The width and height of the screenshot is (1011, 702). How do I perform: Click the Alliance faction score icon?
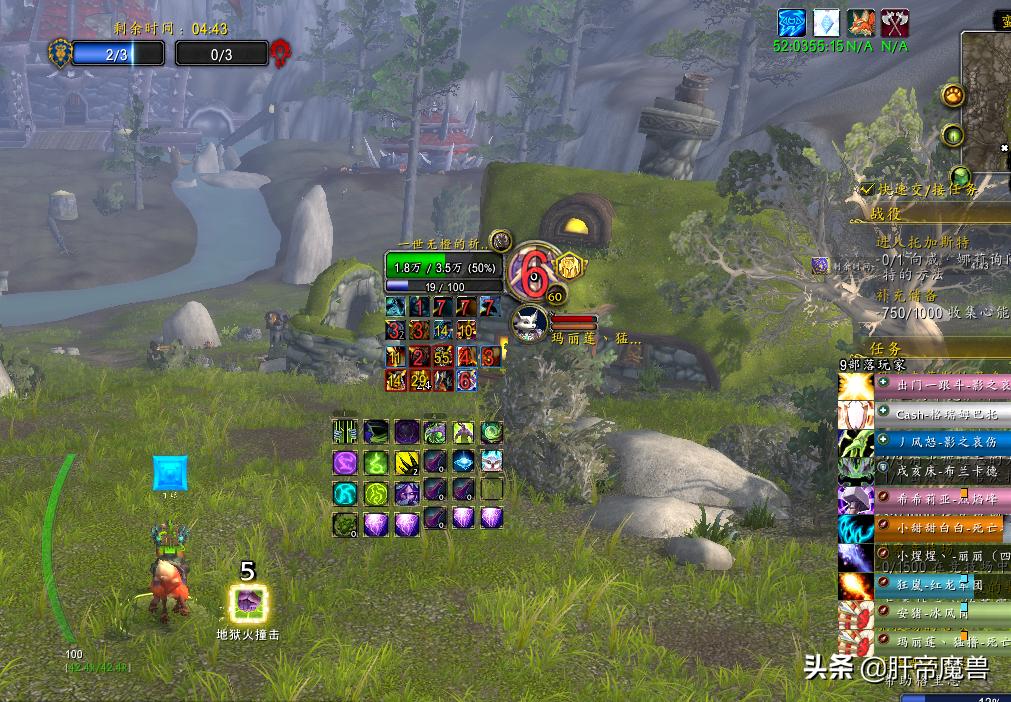[60, 51]
